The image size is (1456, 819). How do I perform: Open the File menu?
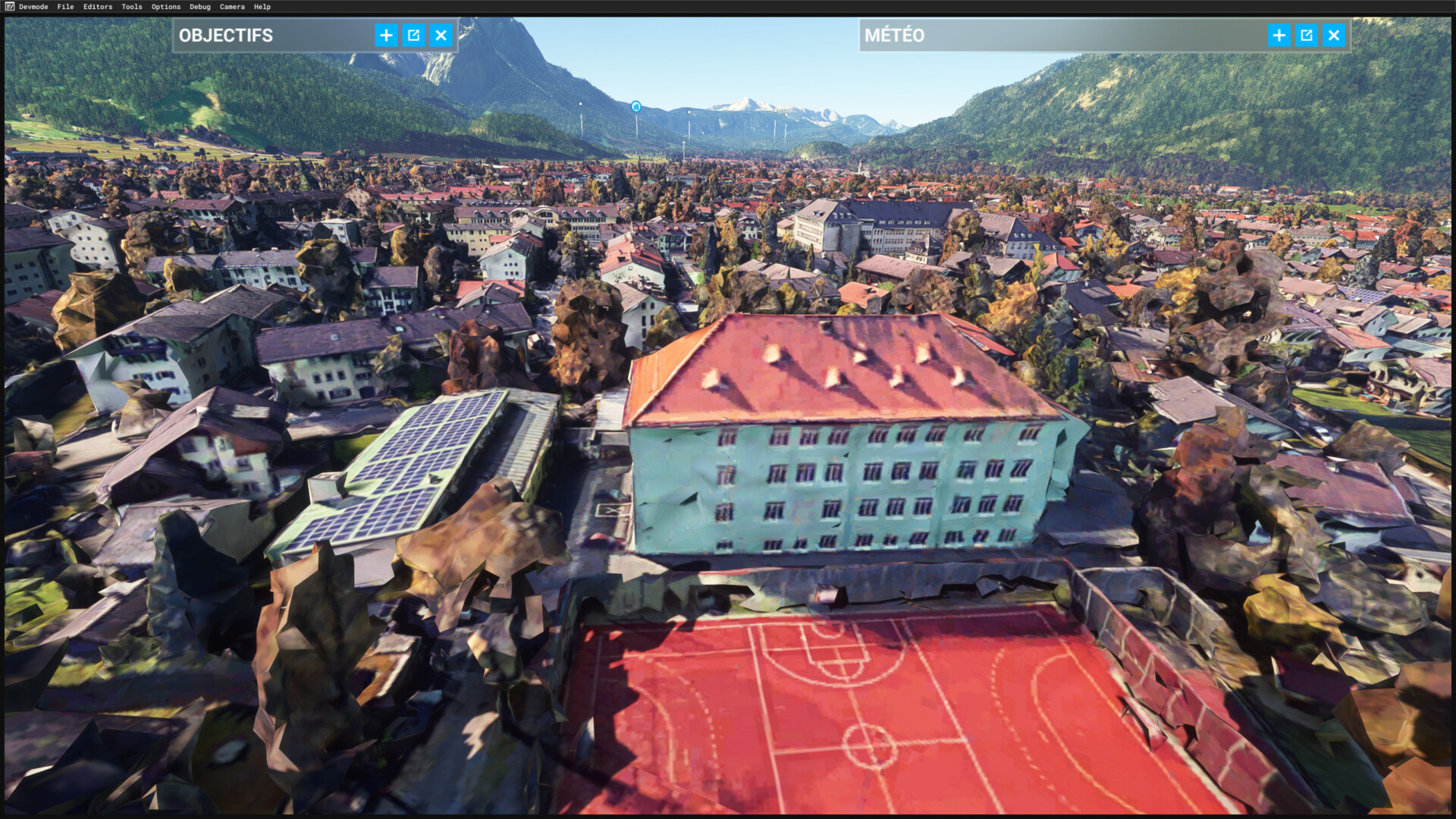pyautogui.click(x=65, y=7)
